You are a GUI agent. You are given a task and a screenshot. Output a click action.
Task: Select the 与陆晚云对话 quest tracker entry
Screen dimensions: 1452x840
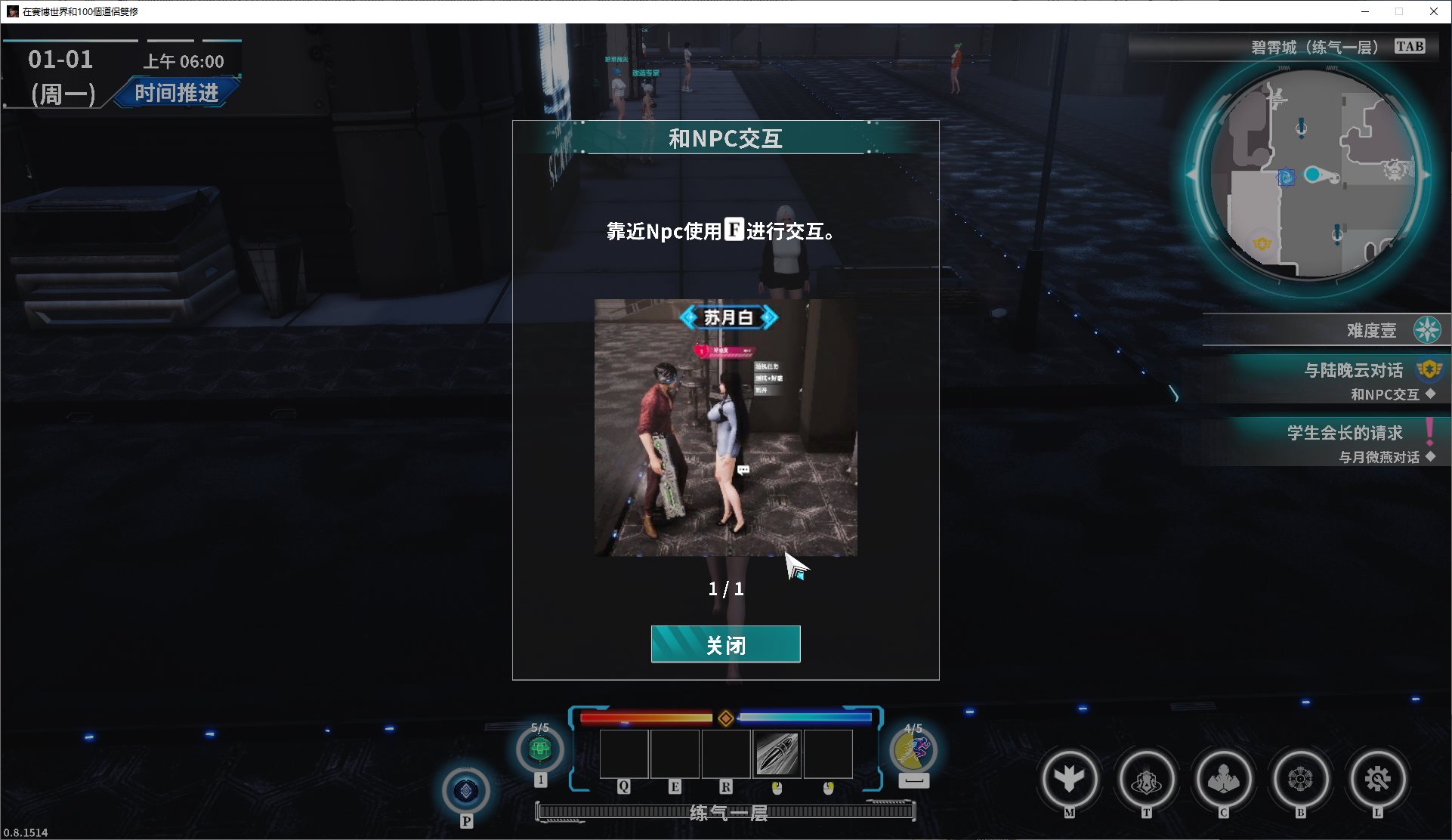[x=1353, y=370]
